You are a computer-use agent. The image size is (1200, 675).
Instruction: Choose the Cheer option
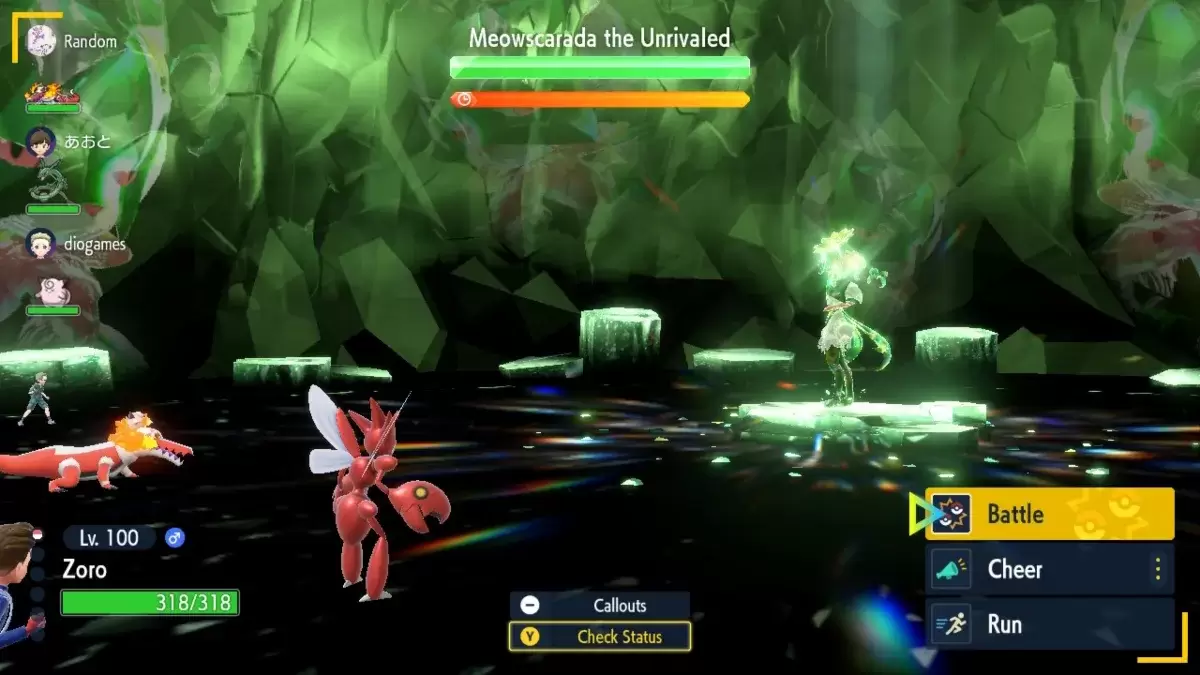point(1048,569)
